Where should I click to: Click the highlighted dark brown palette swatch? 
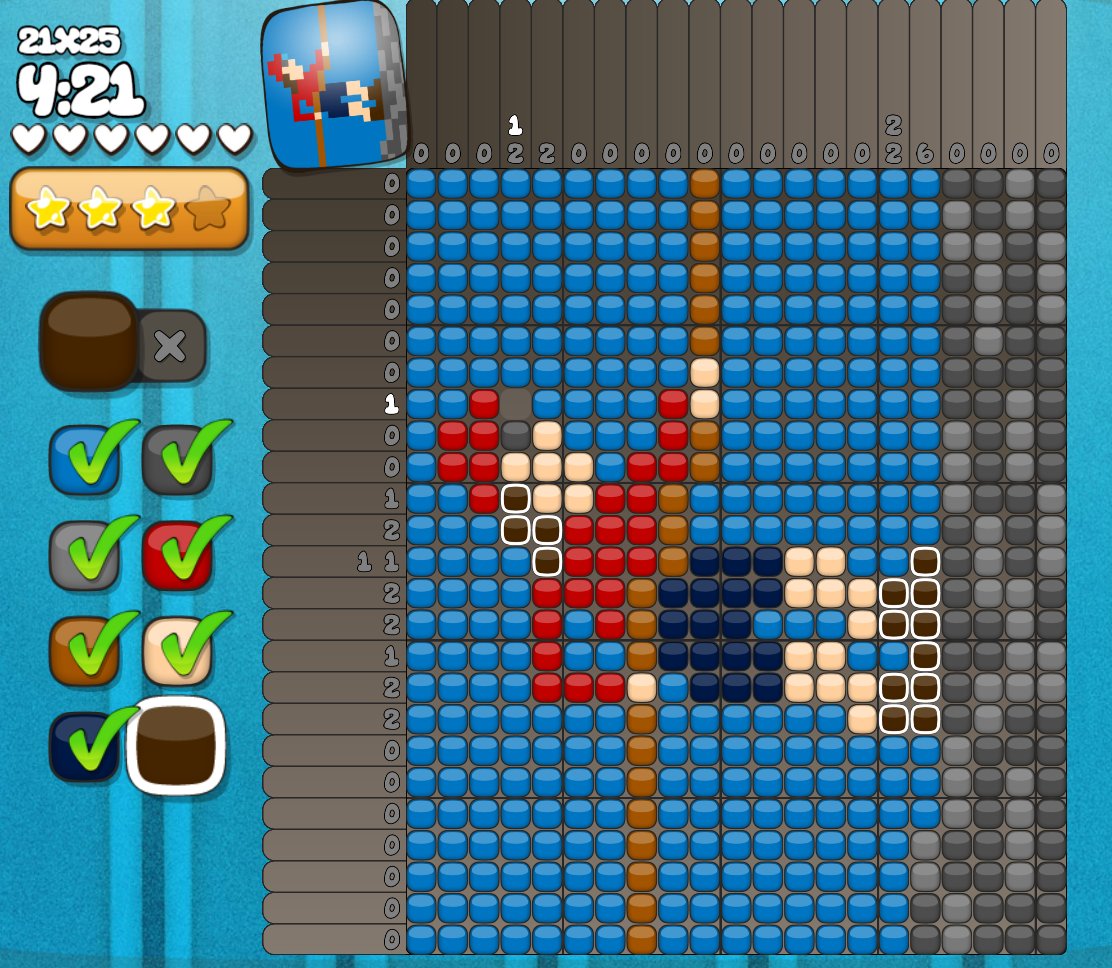click(x=177, y=746)
